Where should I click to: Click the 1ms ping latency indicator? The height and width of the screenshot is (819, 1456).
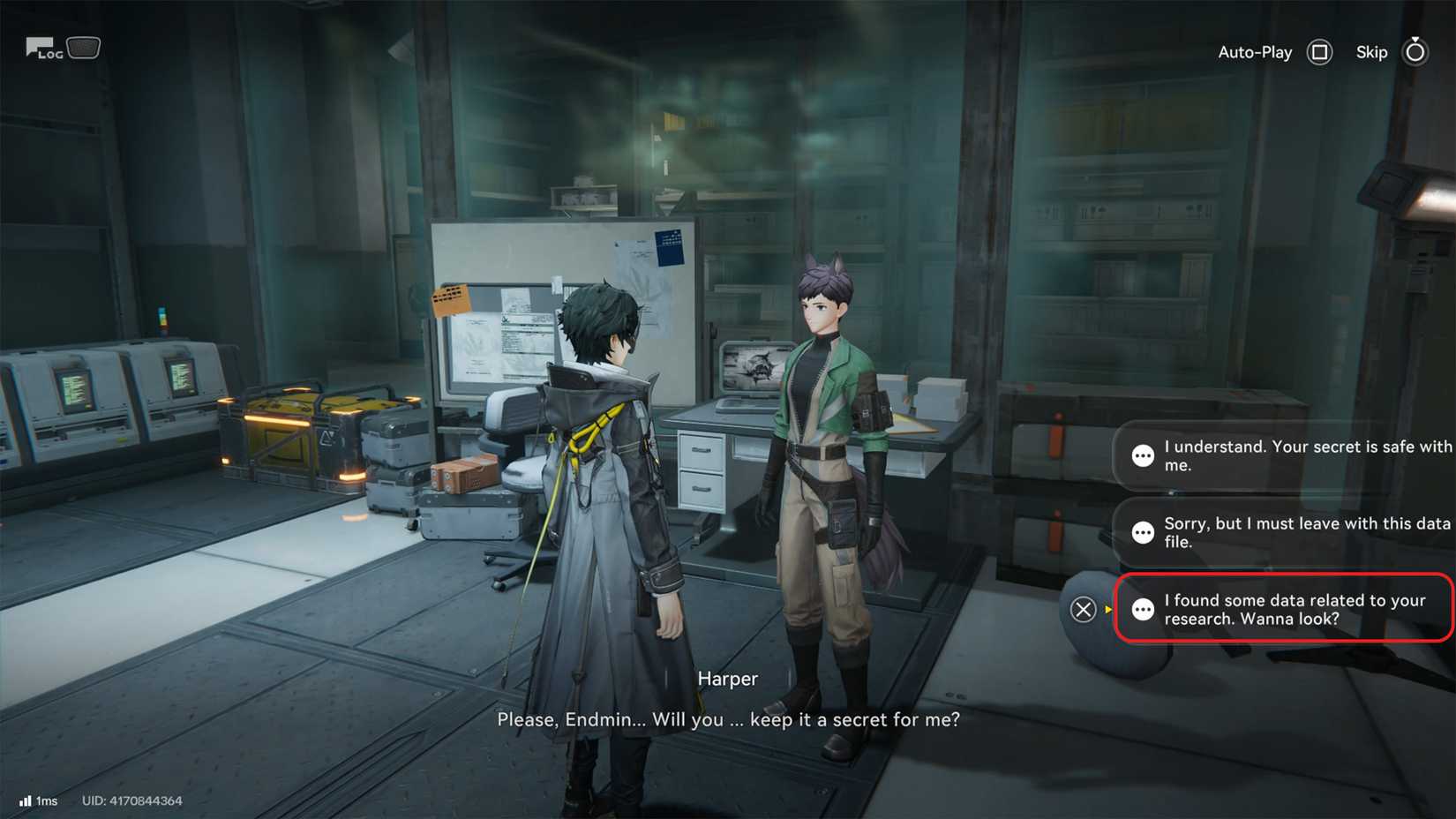tap(46, 801)
